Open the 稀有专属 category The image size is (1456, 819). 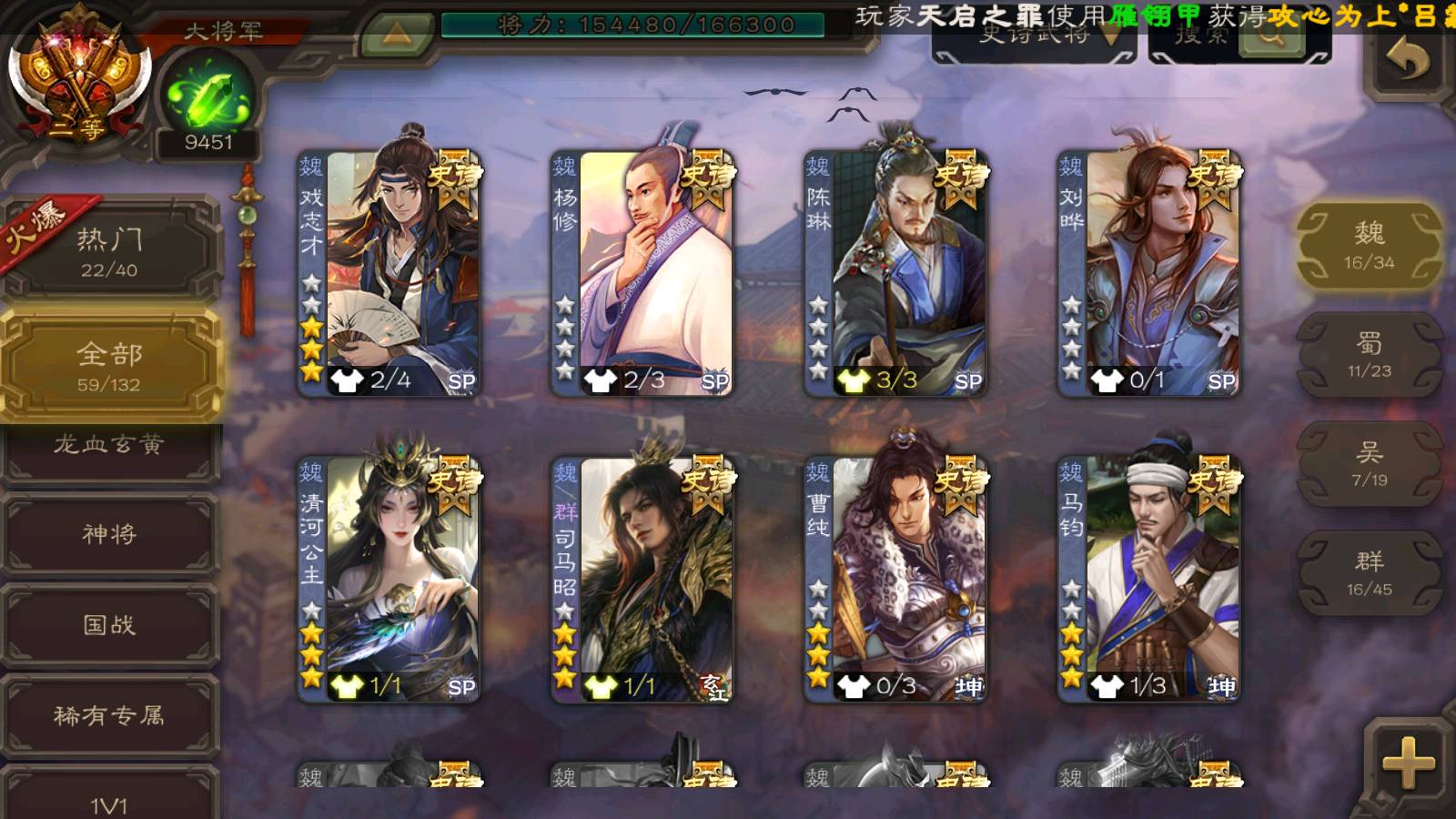(109, 716)
